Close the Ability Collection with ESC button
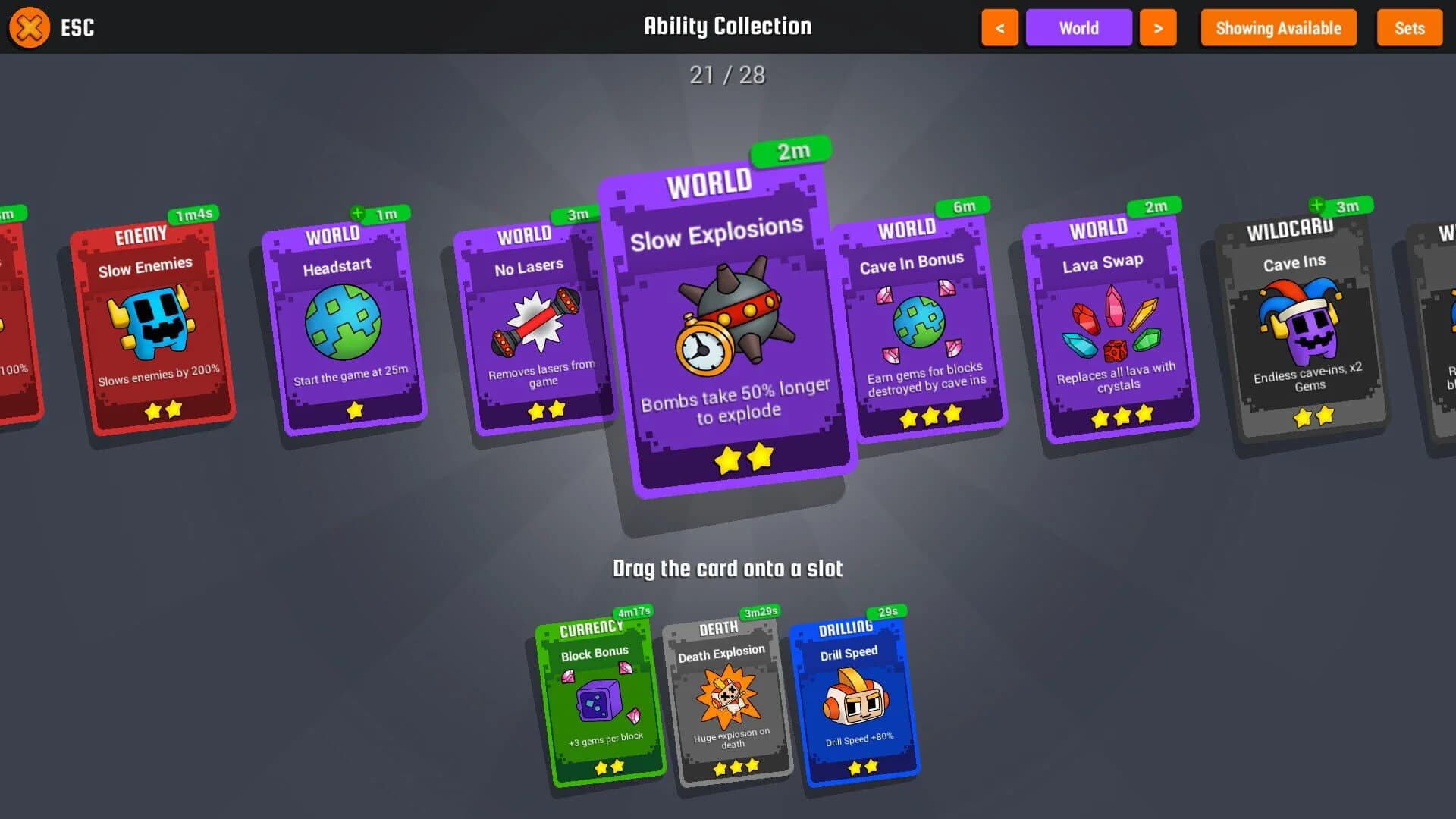 (29, 28)
